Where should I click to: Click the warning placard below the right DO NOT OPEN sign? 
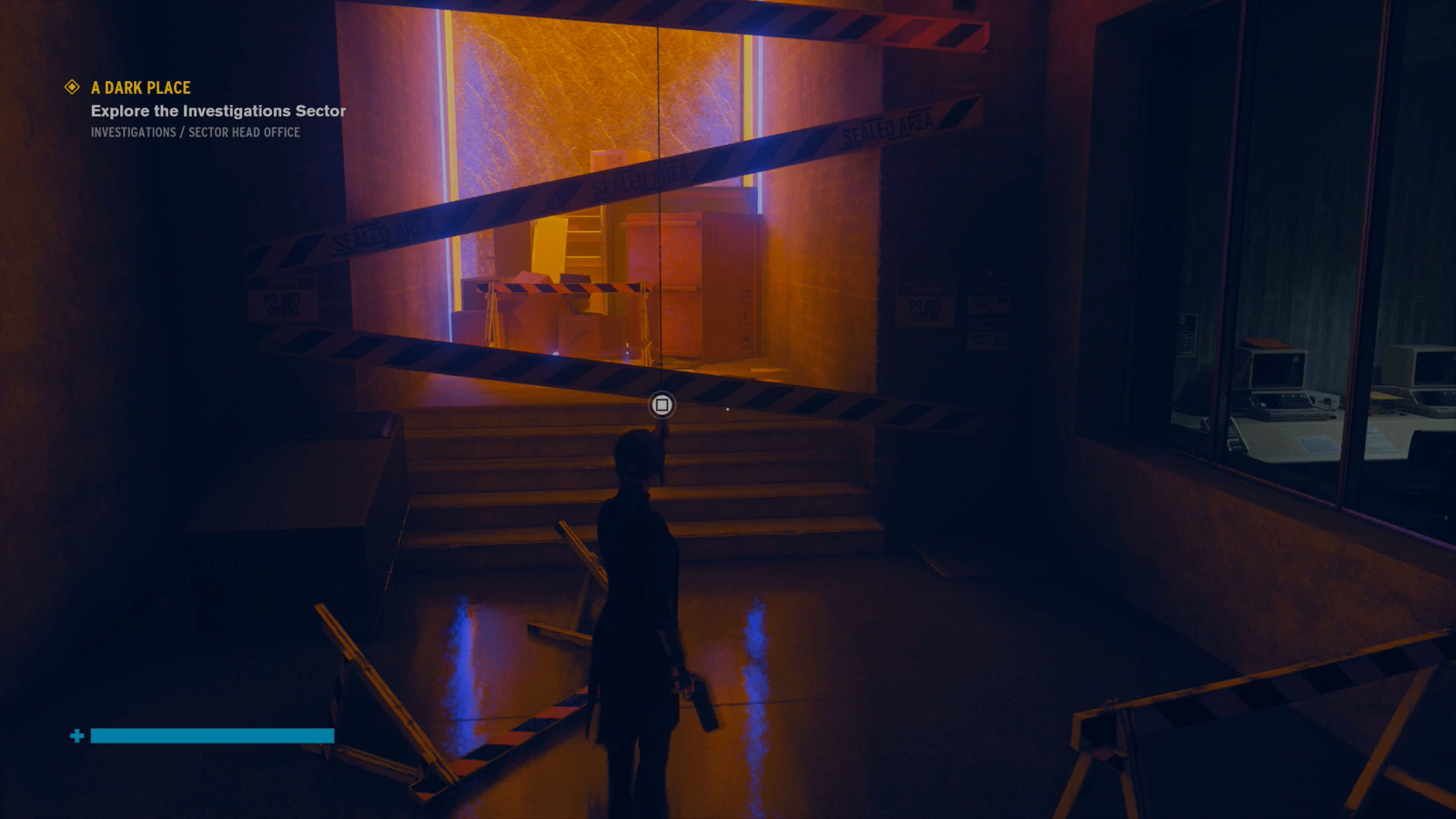[988, 337]
